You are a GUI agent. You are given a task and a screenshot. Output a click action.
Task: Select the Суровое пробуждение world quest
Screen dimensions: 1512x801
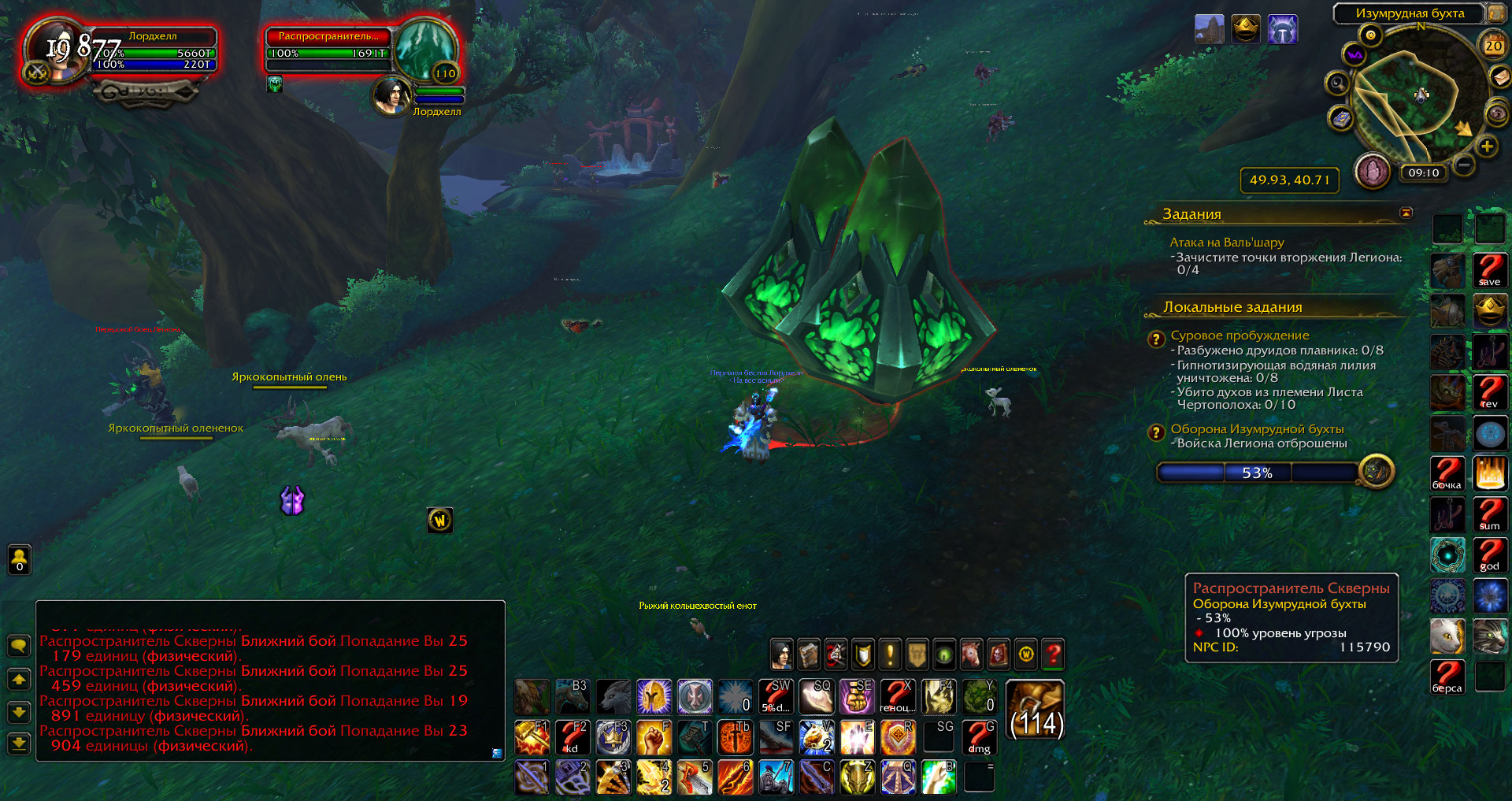[1240, 336]
